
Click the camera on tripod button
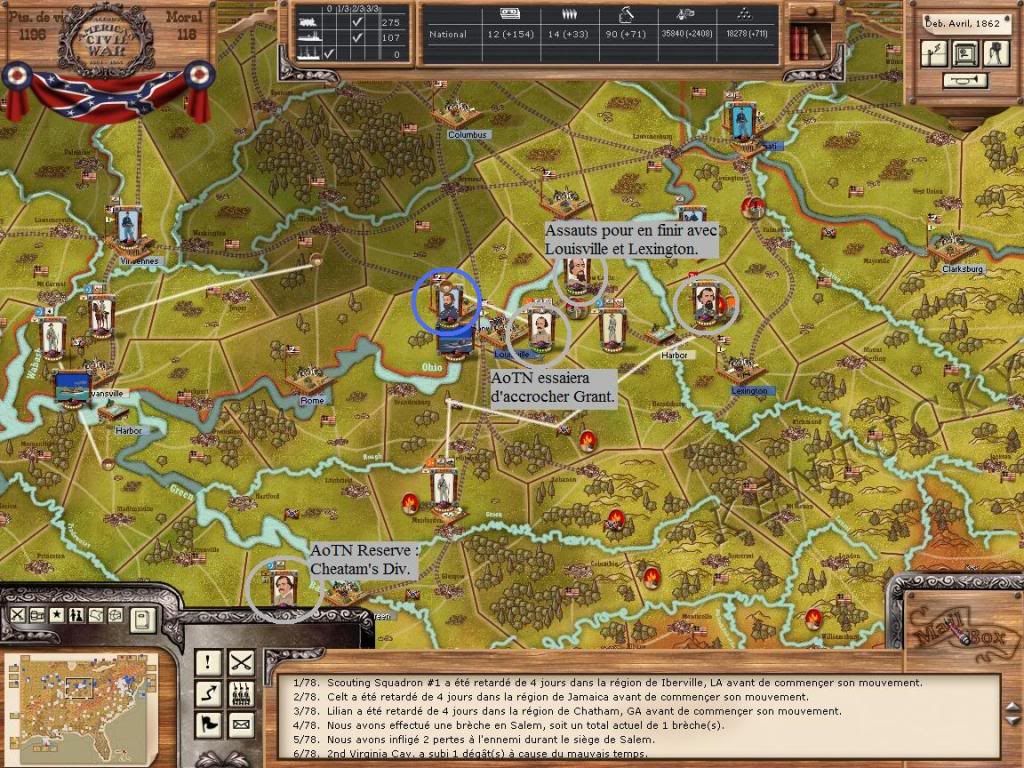pyautogui.click(x=996, y=53)
